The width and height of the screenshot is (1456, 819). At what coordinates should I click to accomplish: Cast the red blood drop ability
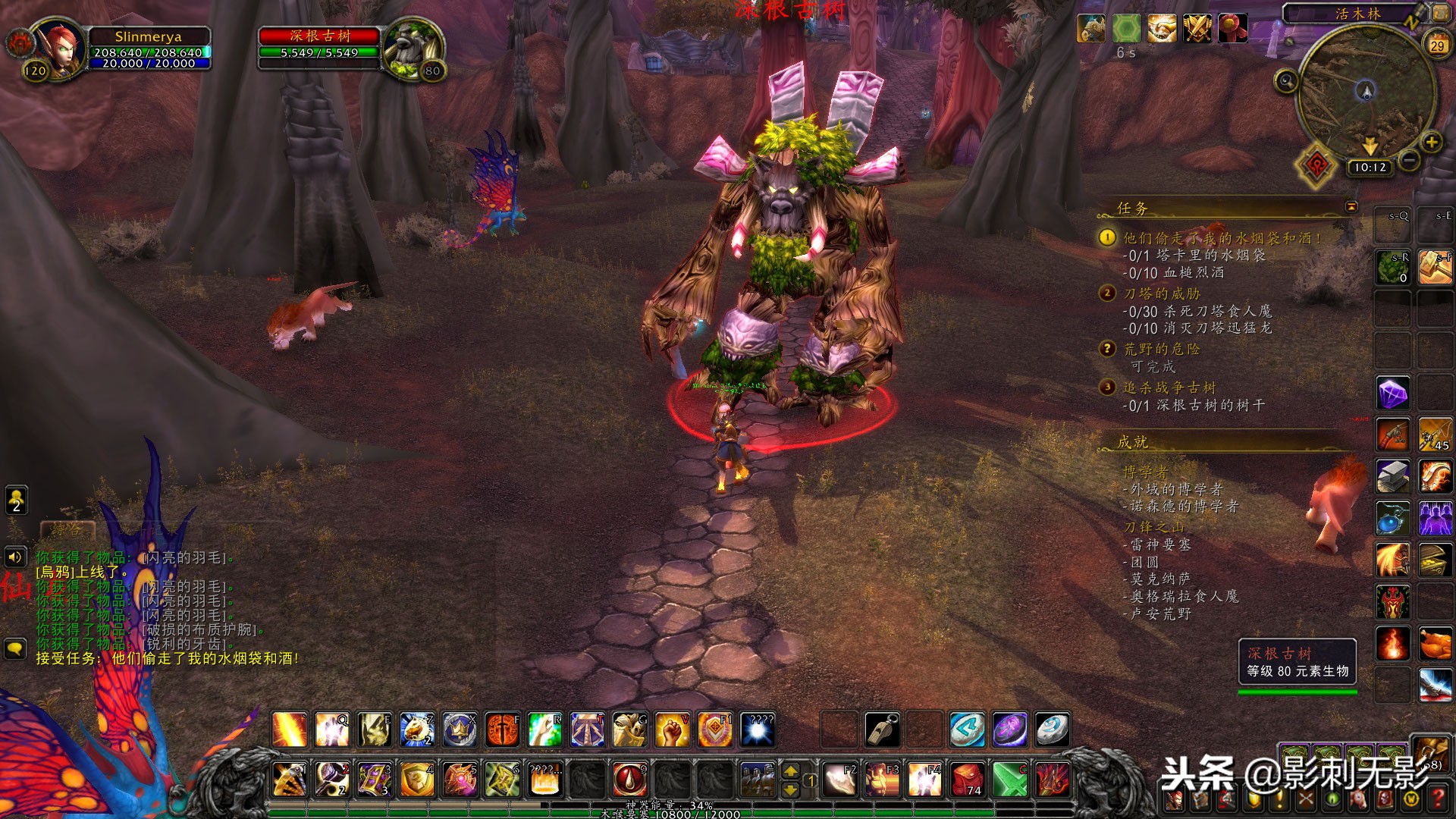click(x=629, y=779)
